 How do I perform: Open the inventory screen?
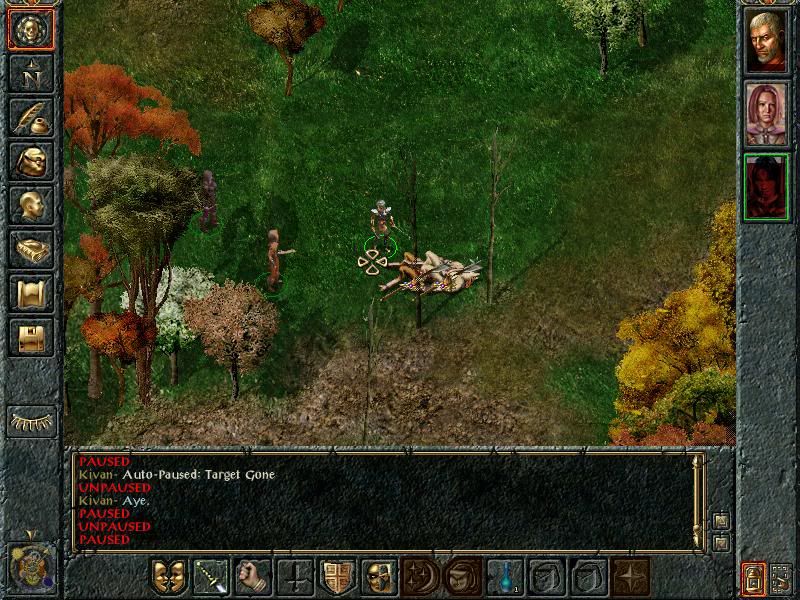pos(30,161)
